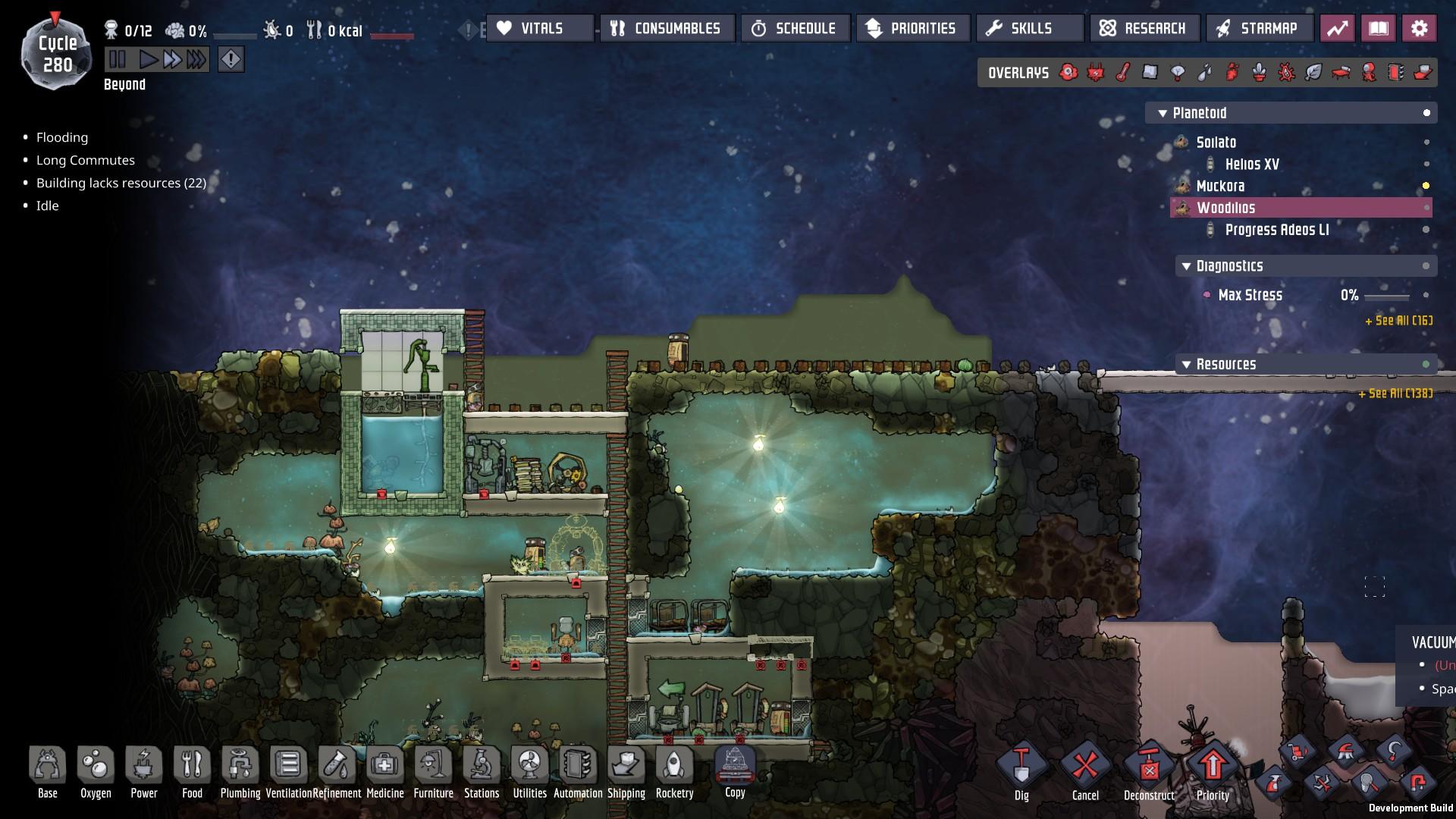Viewport: 1456px width, 819px height.
Task: Open the gear options menu
Action: (x=1419, y=29)
